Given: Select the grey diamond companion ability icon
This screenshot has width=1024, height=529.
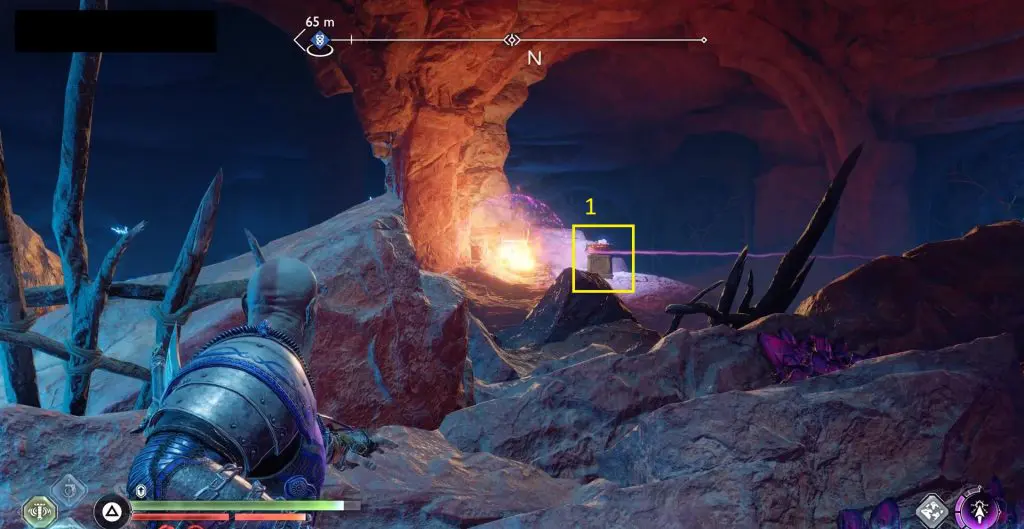Looking at the screenshot, I should (x=932, y=511).
